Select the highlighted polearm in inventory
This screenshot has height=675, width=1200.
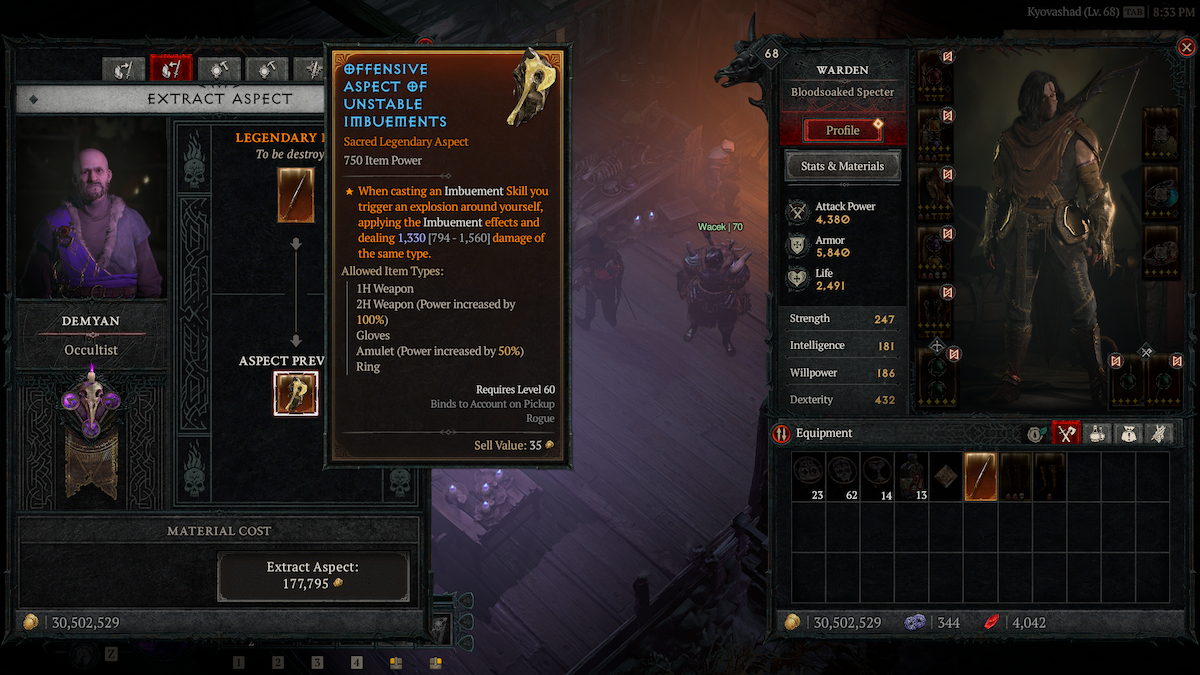click(x=980, y=477)
